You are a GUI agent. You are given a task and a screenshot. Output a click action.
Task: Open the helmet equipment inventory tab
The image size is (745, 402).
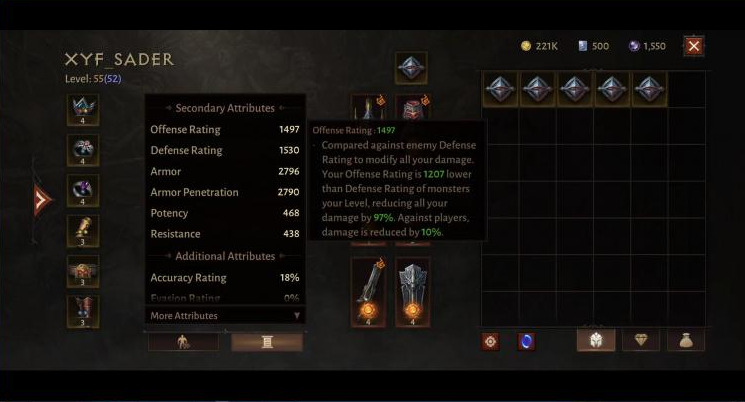595,340
